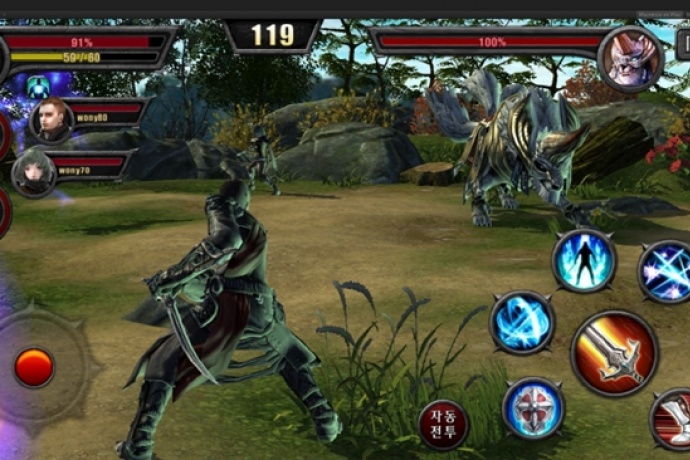
Task: Toggle the 자동 전투 auto-battle button
Action: coord(444,424)
